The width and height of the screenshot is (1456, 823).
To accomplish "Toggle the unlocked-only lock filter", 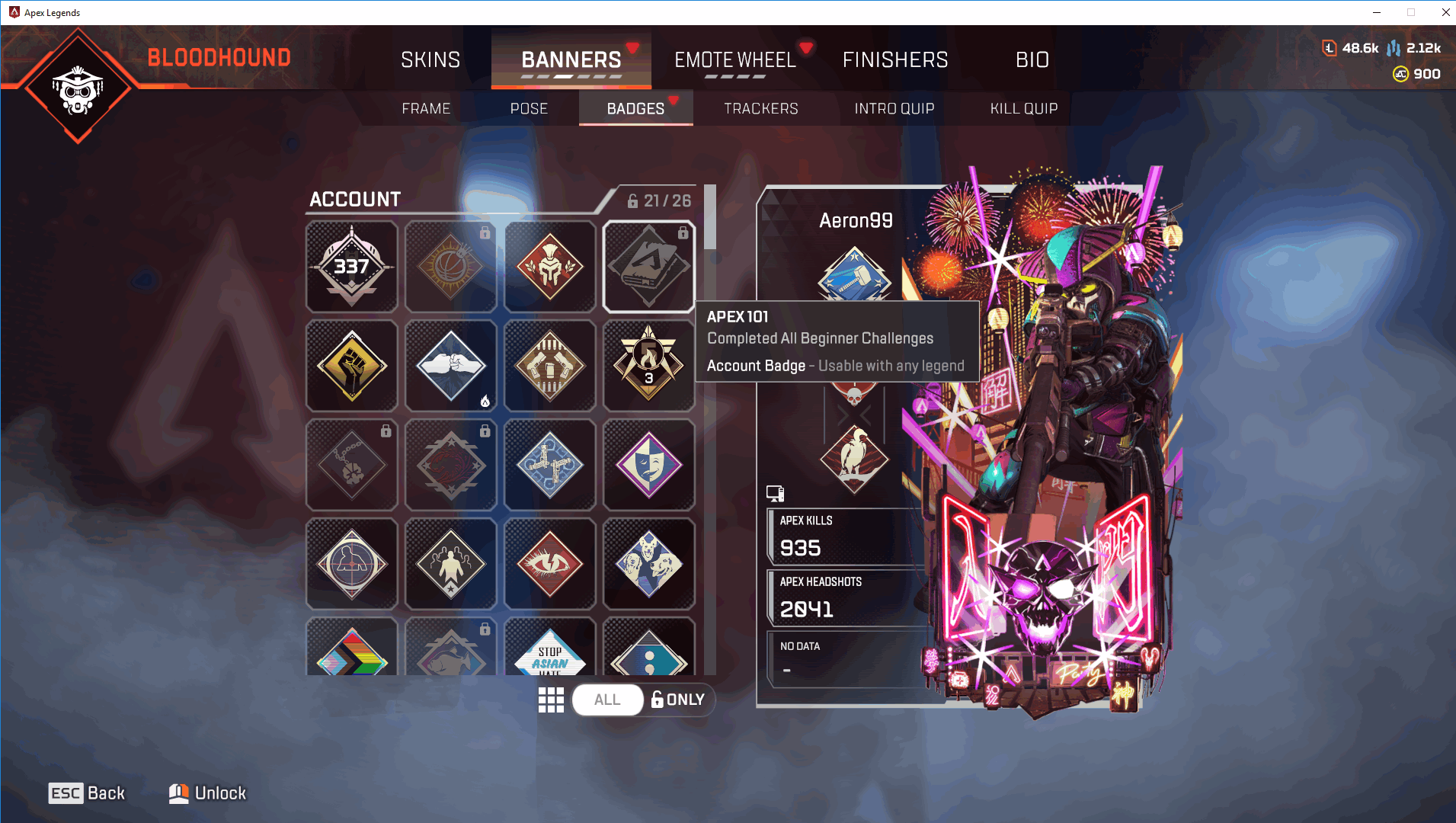I will pyautogui.click(x=678, y=700).
